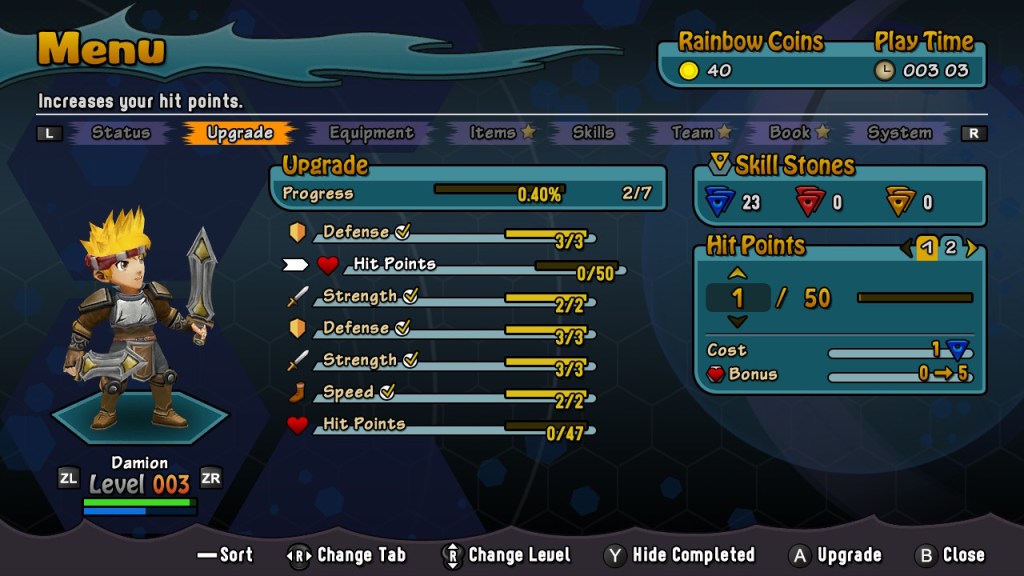Open the System tab

coord(899,133)
